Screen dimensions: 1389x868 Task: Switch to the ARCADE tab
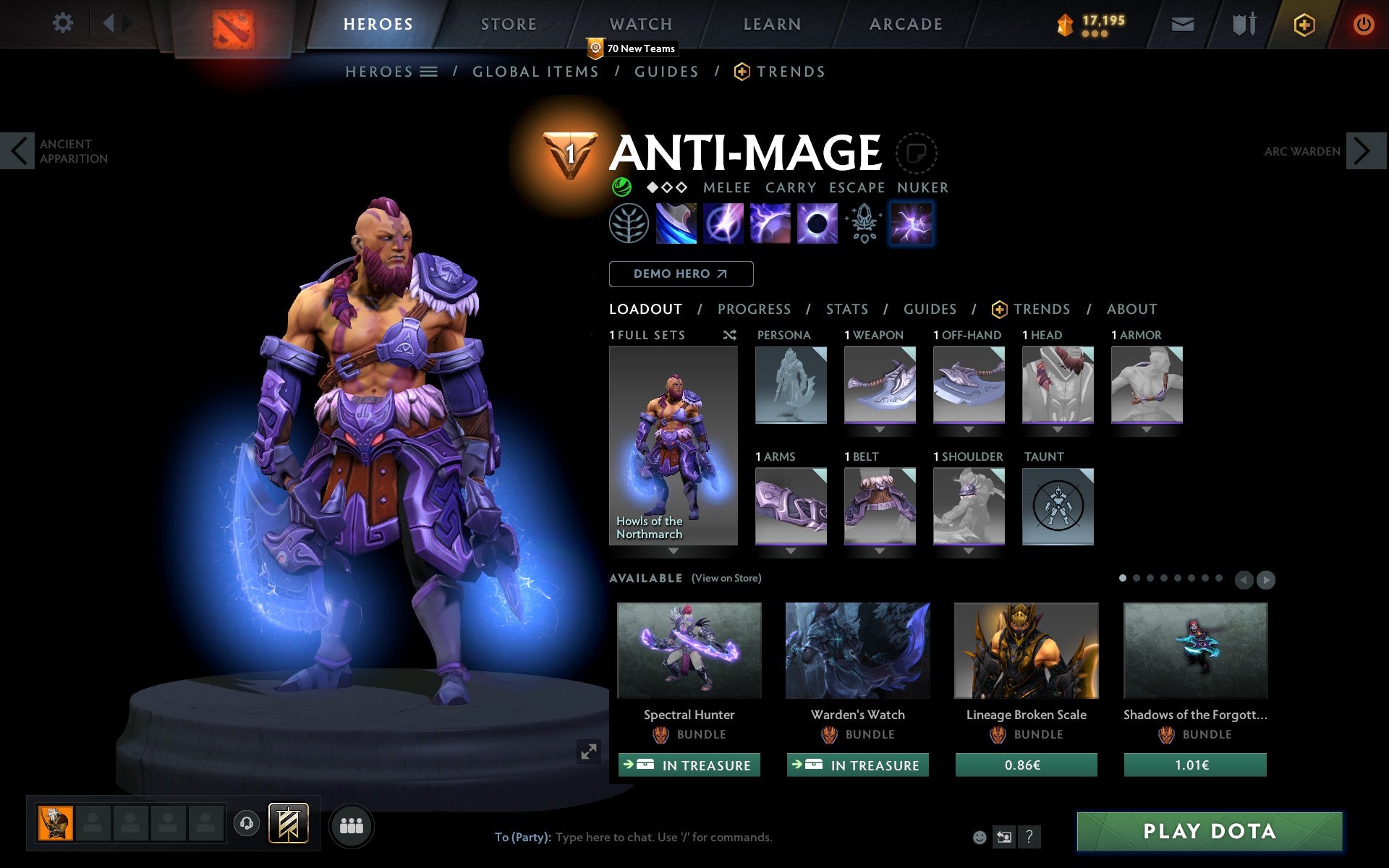pyautogui.click(x=904, y=23)
